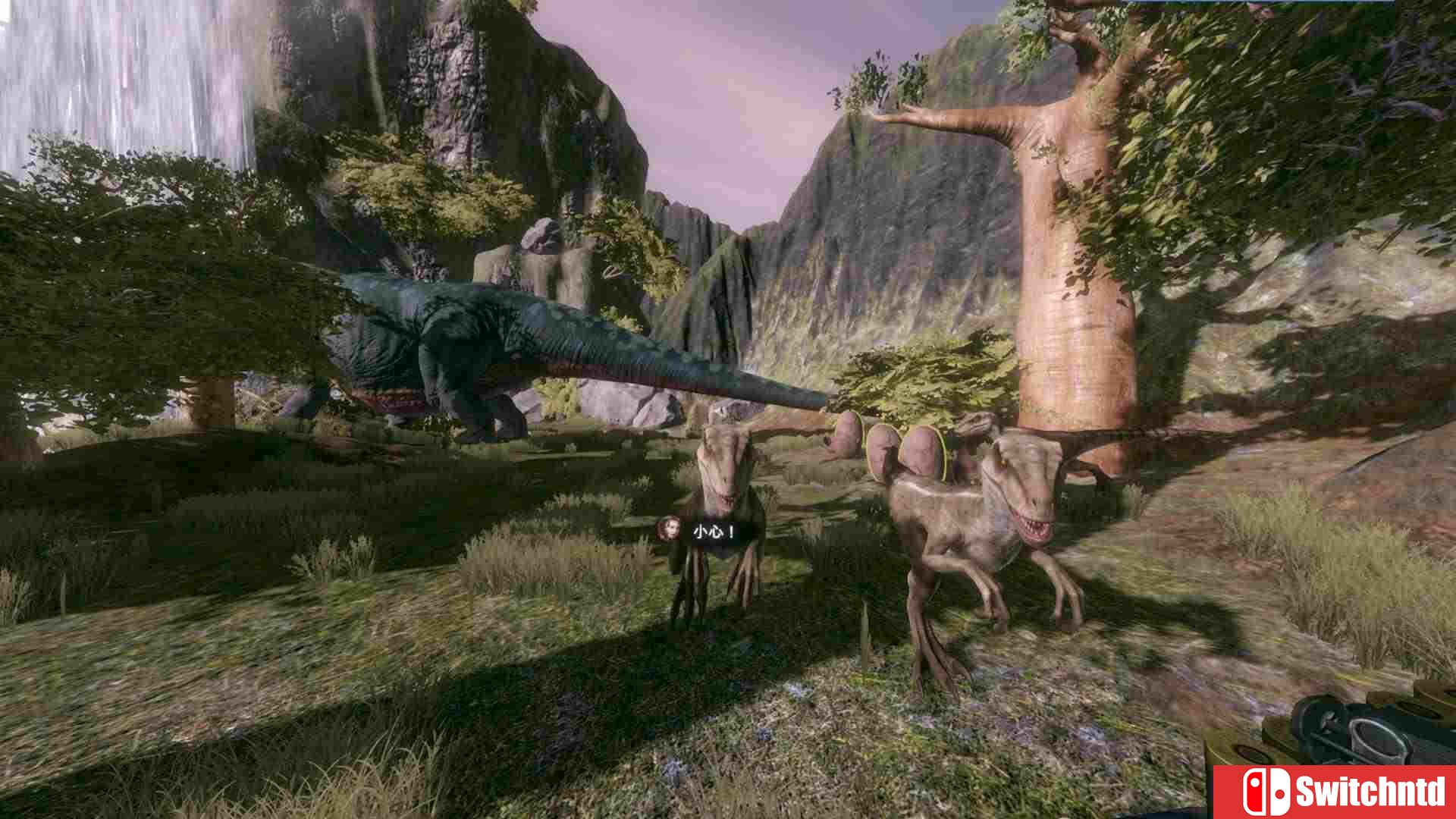
Task: Click the Switchntd brand label text
Action: click(1371, 791)
